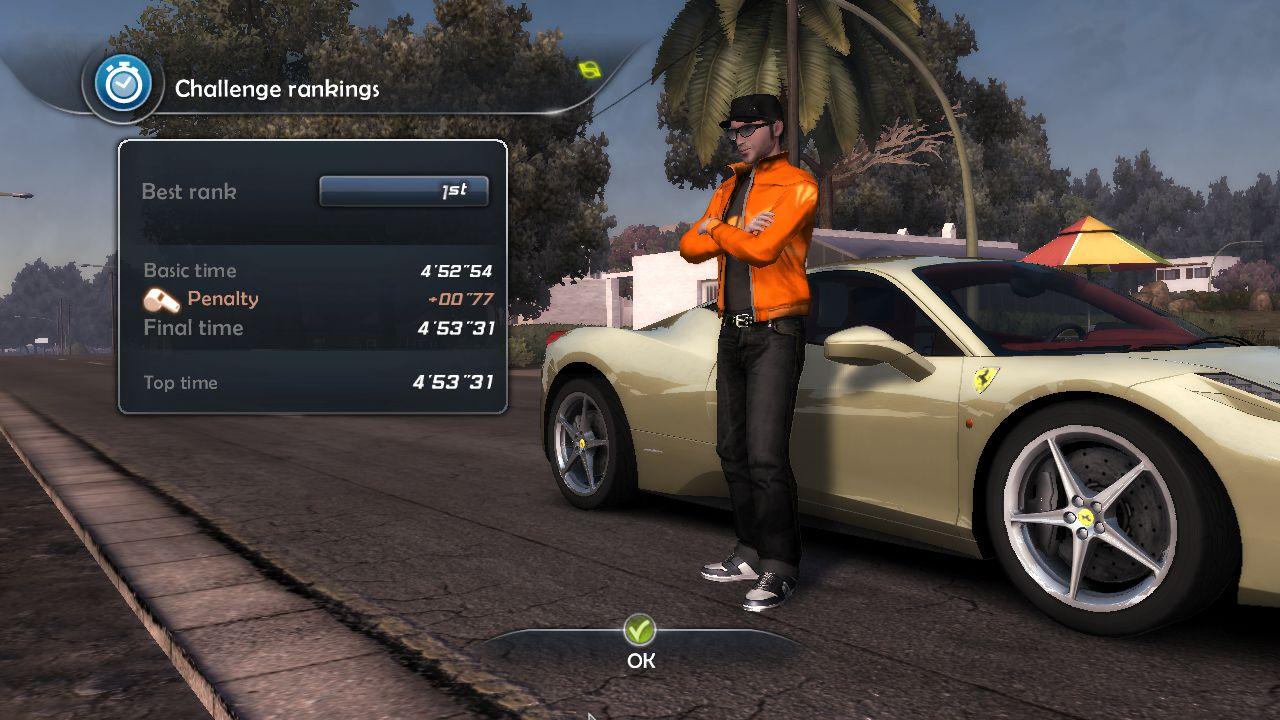Select the Best rank 1st field
1280x720 pixels.
click(x=404, y=191)
